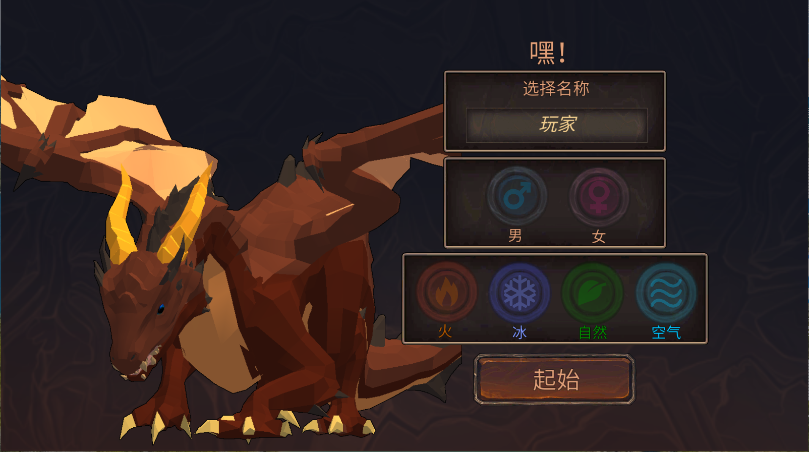Choose the female (女) gender icon

(599, 197)
